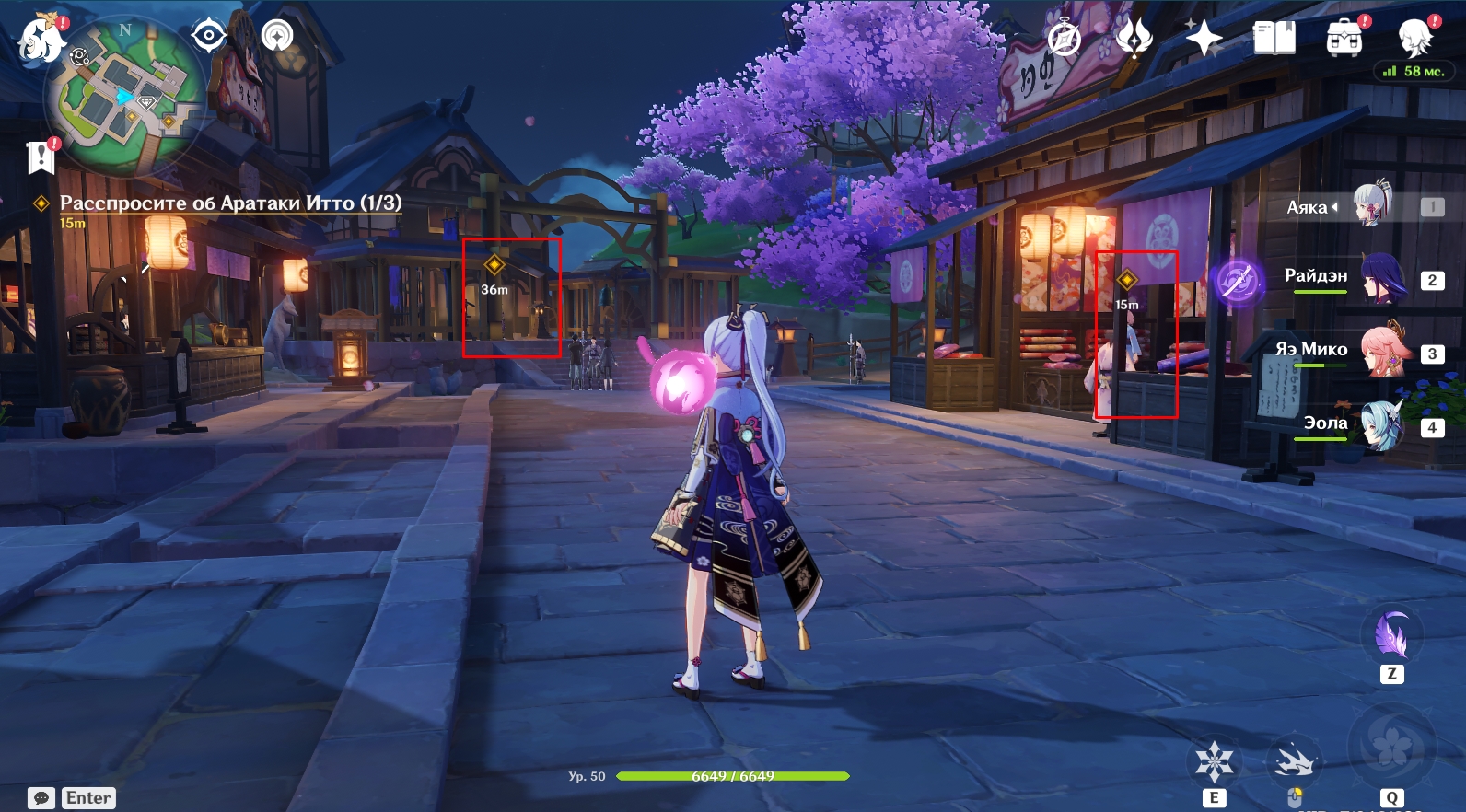Viewport: 1466px width, 812px height.
Task: Open the battle pass flame icon
Action: pyautogui.click(x=1134, y=39)
